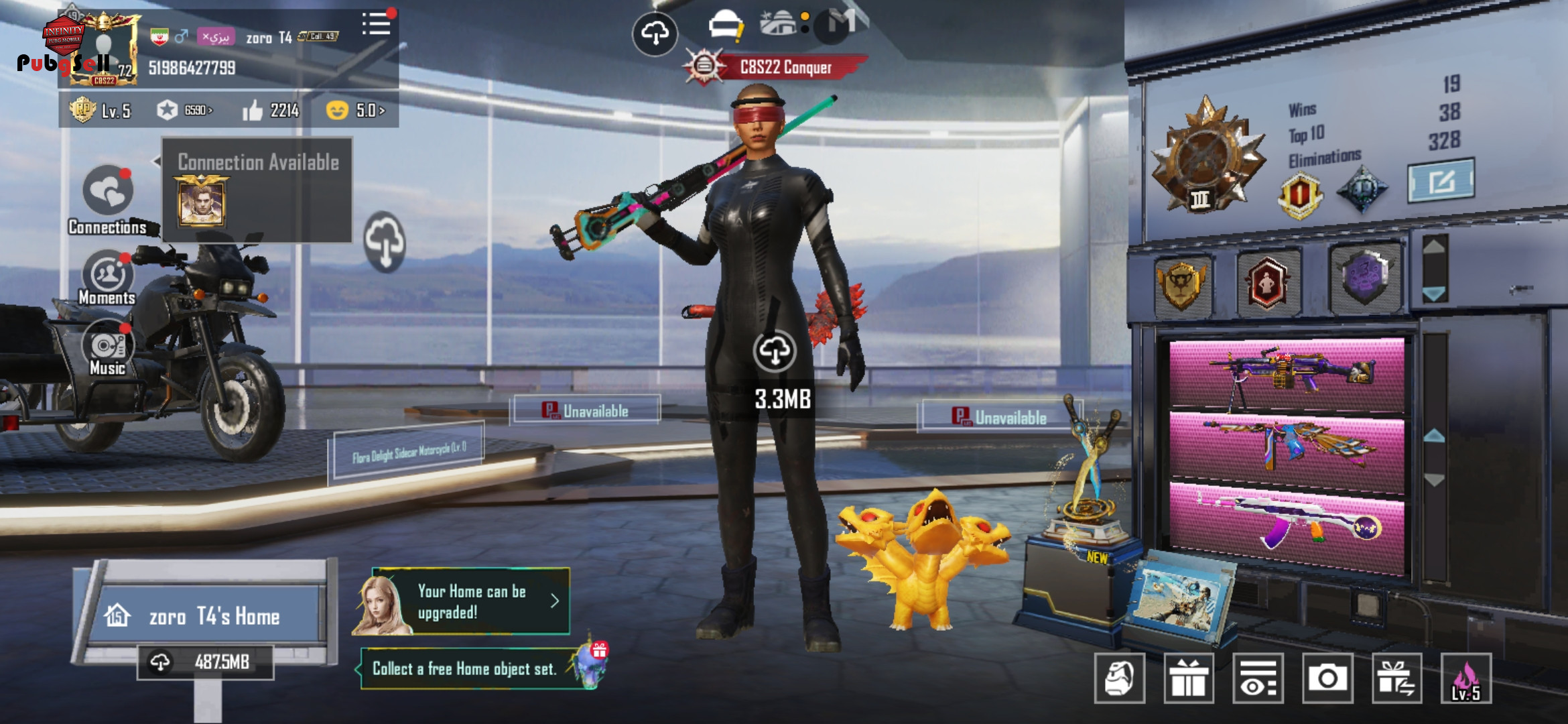Open the 'Your Home can be upgraded!' notice
This screenshot has height=724, width=1568.
(x=469, y=602)
